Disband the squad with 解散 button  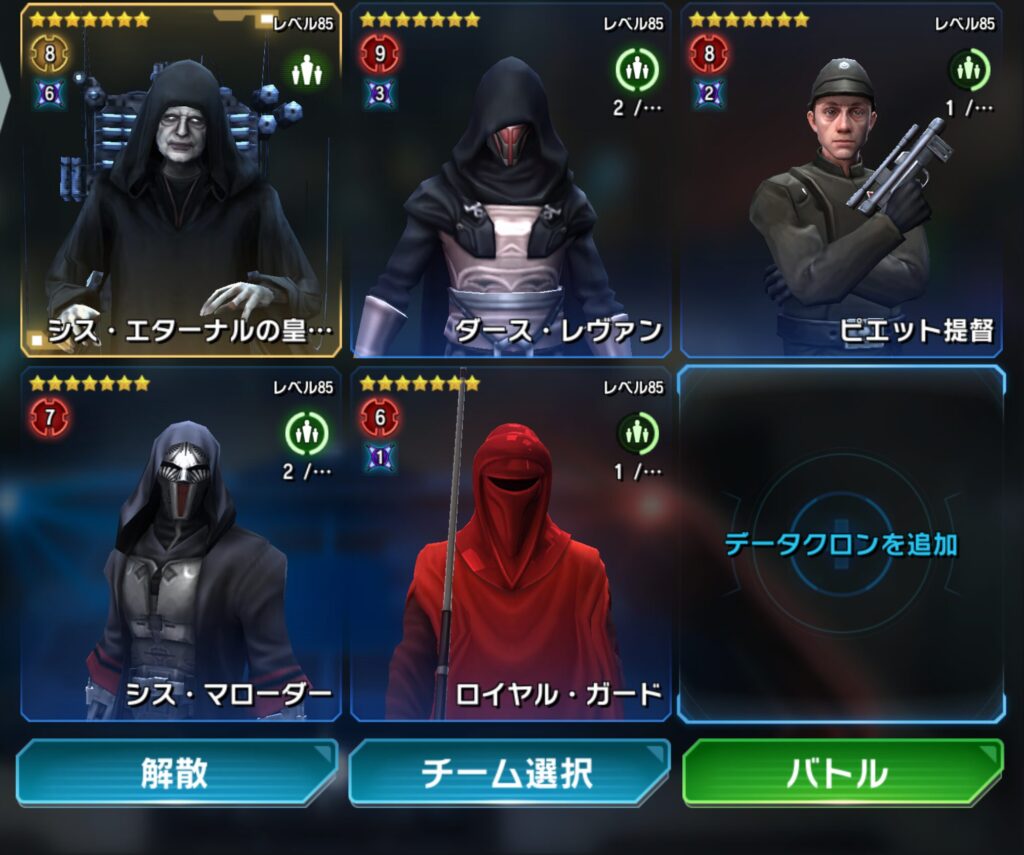(x=176, y=772)
